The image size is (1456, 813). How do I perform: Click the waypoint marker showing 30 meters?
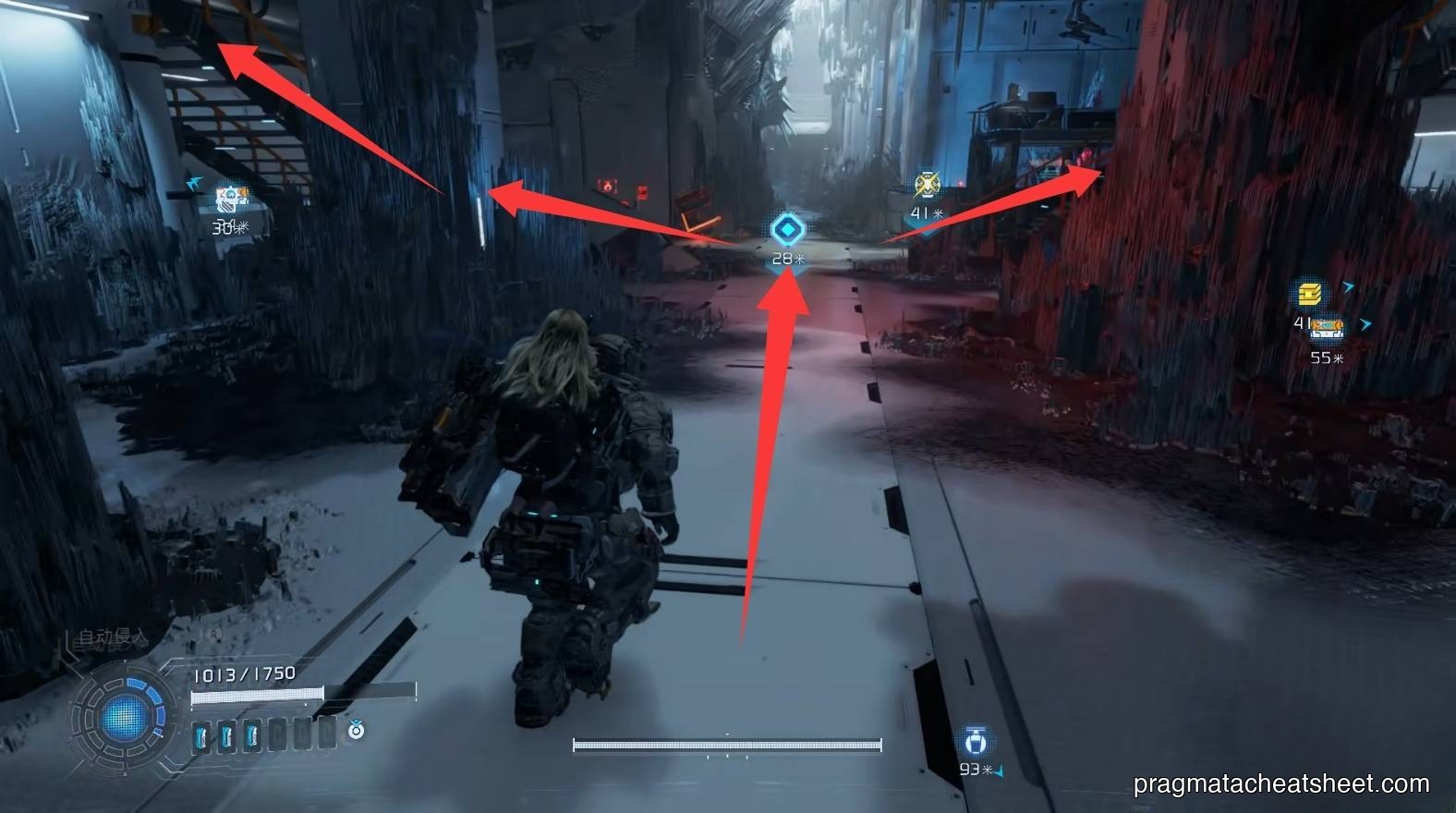tap(231, 200)
